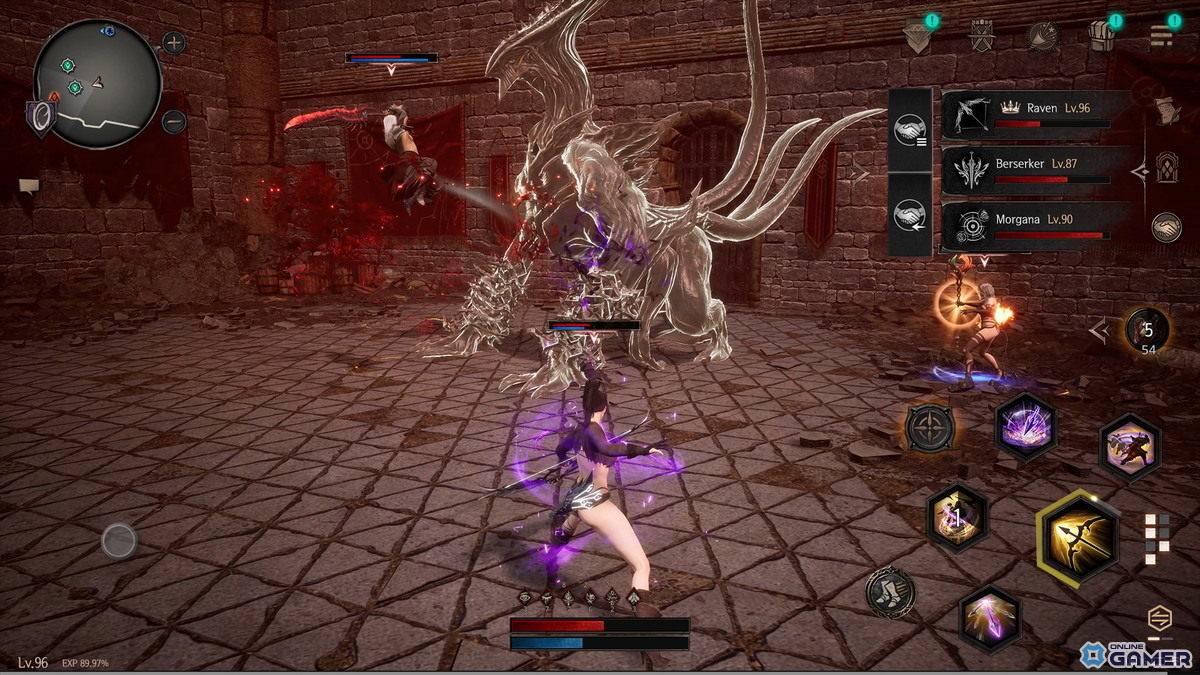Open the party list handshake button
This screenshot has height=675, width=1200.
click(910, 129)
